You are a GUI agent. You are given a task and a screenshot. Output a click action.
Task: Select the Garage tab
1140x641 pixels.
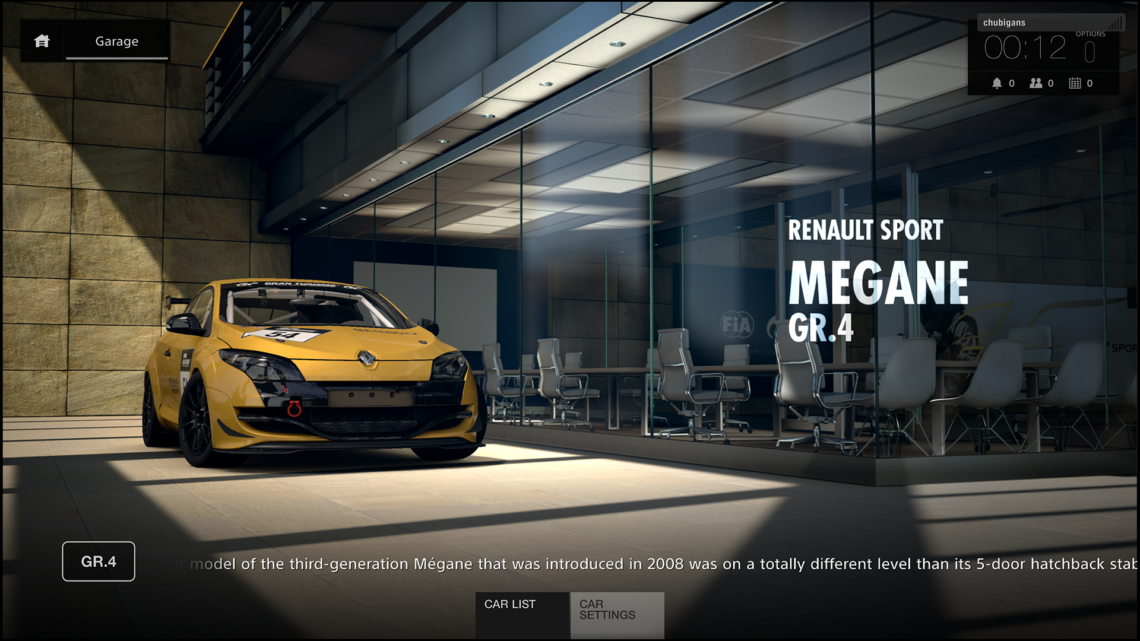pyautogui.click(x=117, y=41)
